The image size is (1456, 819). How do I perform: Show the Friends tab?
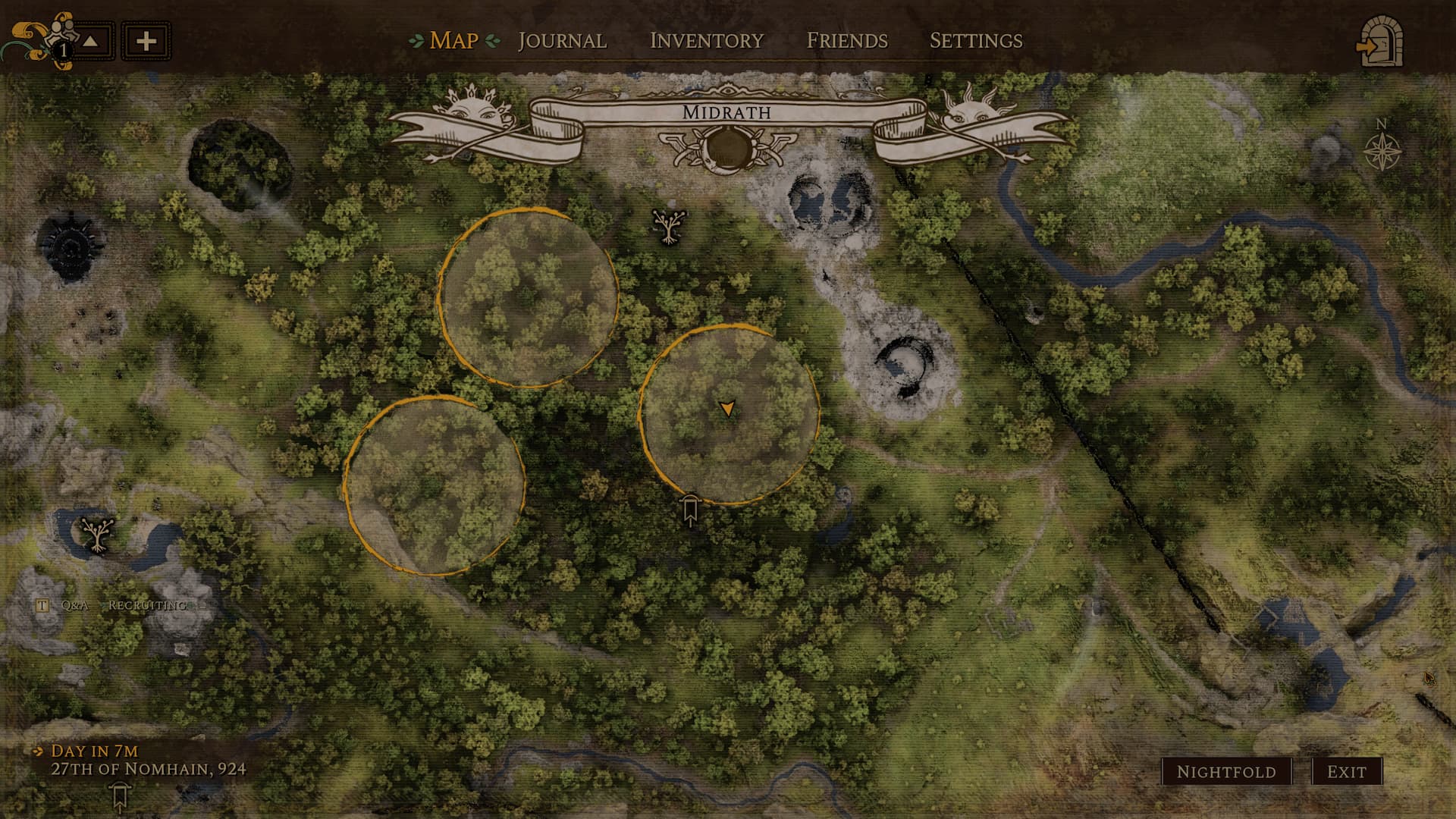pyautogui.click(x=846, y=40)
